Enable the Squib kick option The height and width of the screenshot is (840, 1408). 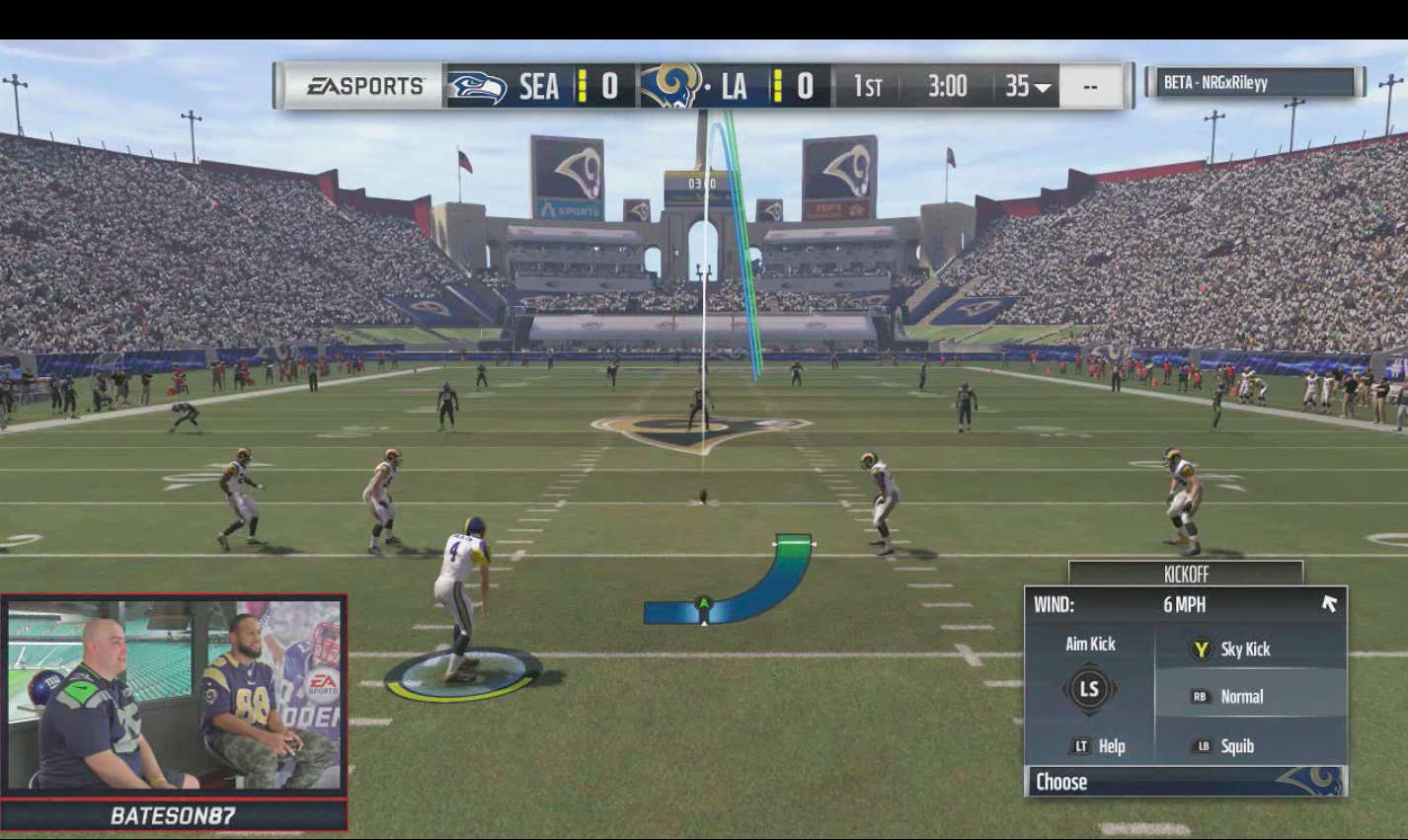click(1234, 746)
